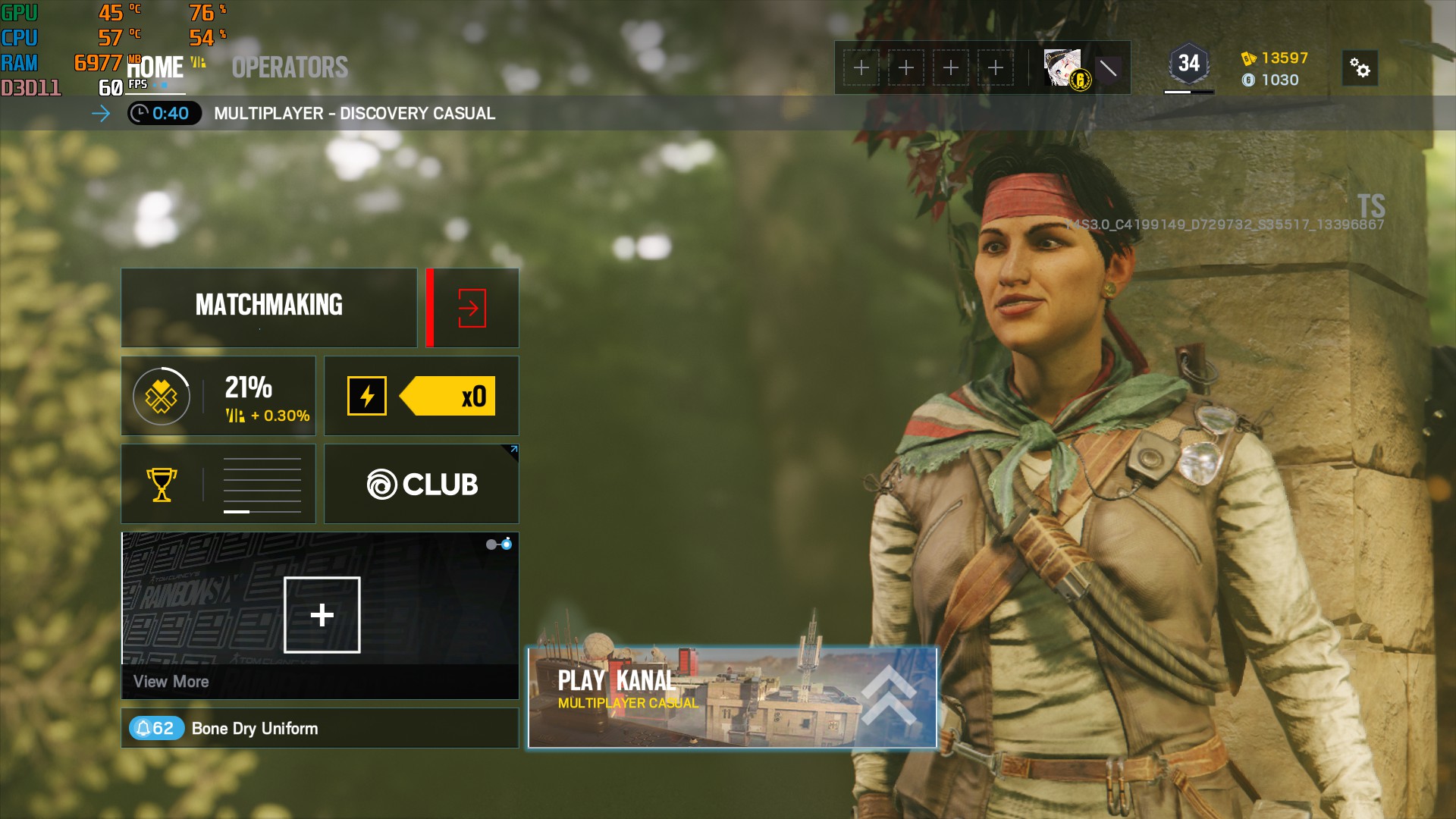This screenshot has height=819, width=1456.
Task: Open the shop via 13597 renown balance
Action: point(1276,58)
